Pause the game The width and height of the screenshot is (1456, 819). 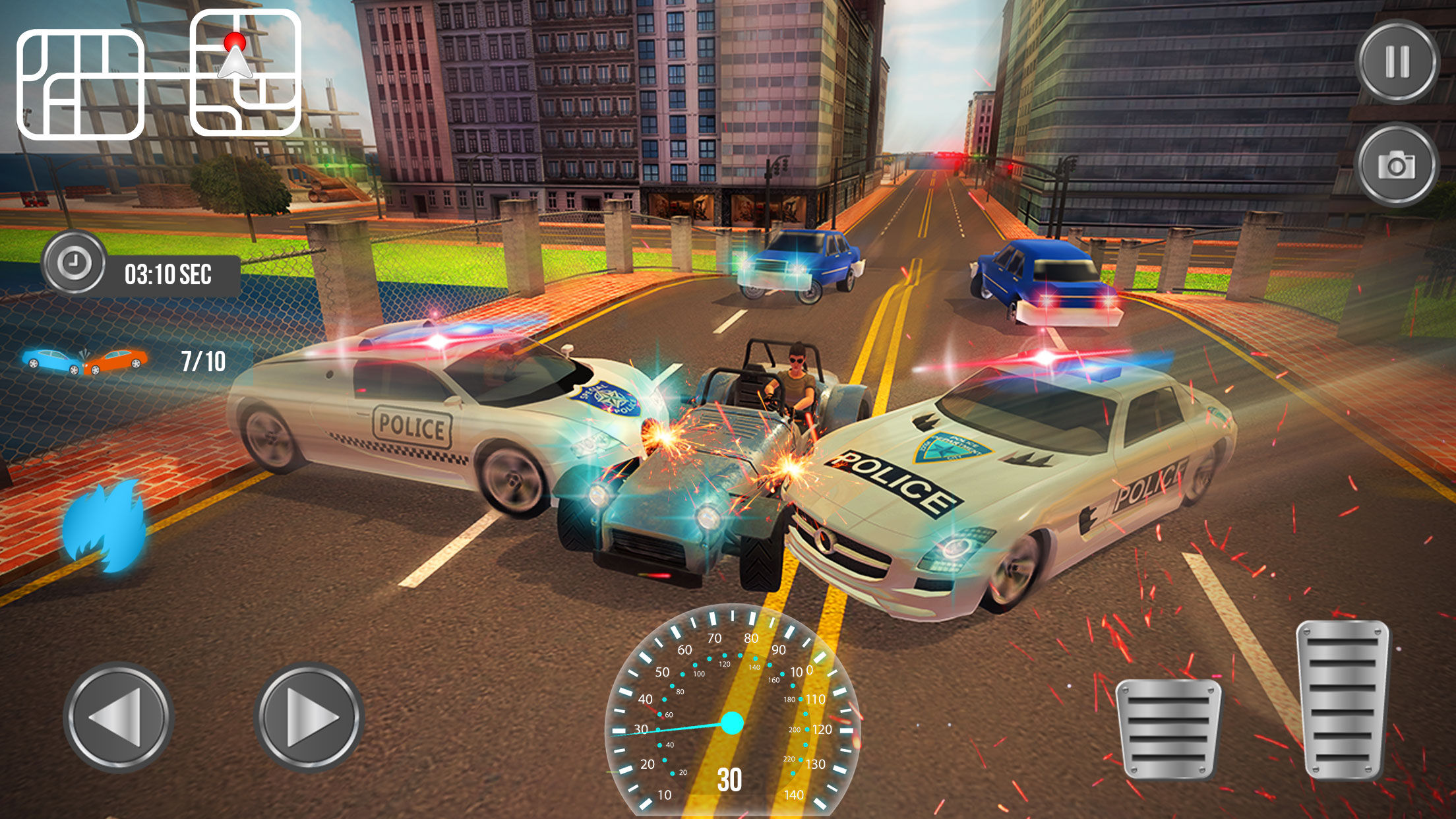click(x=1397, y=61)
